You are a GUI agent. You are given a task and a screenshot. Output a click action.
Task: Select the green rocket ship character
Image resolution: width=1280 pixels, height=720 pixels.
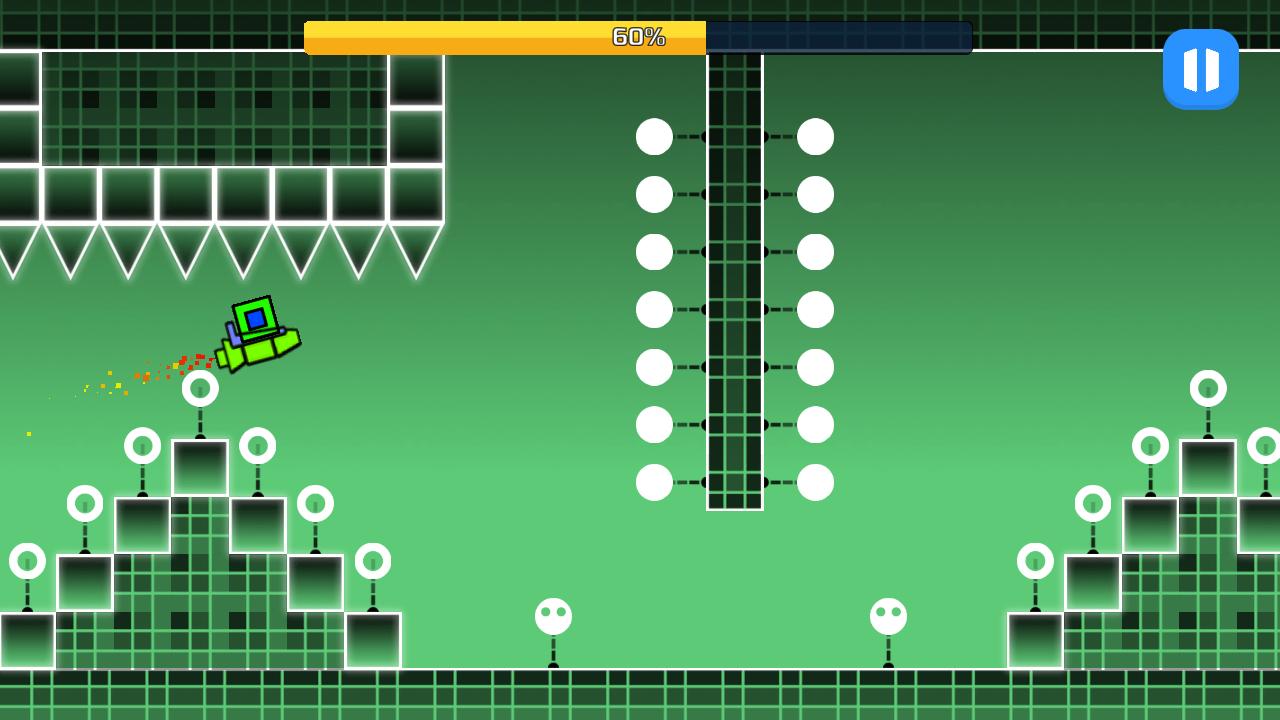[x=258, y=335]
